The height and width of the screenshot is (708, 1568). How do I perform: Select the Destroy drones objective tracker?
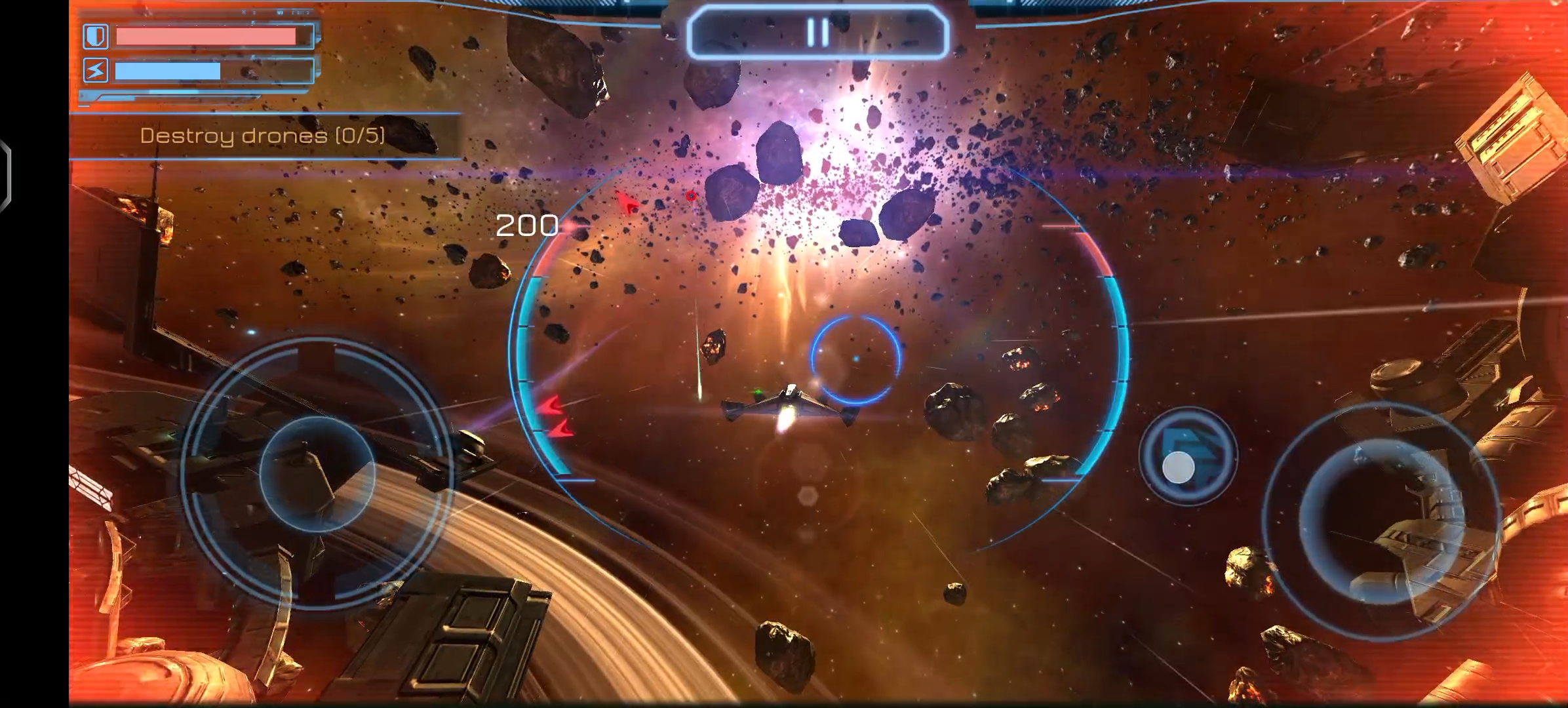coord(264,136)
